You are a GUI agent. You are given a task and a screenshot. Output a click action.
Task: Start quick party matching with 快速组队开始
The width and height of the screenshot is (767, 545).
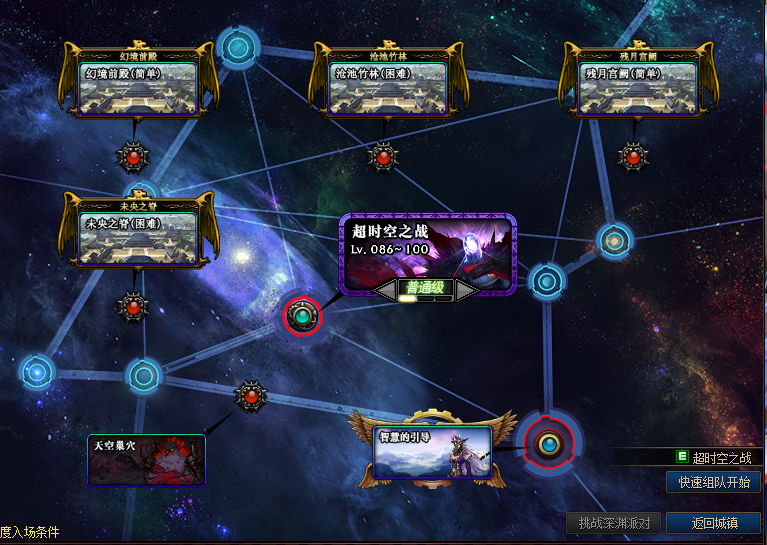(713, 482)
